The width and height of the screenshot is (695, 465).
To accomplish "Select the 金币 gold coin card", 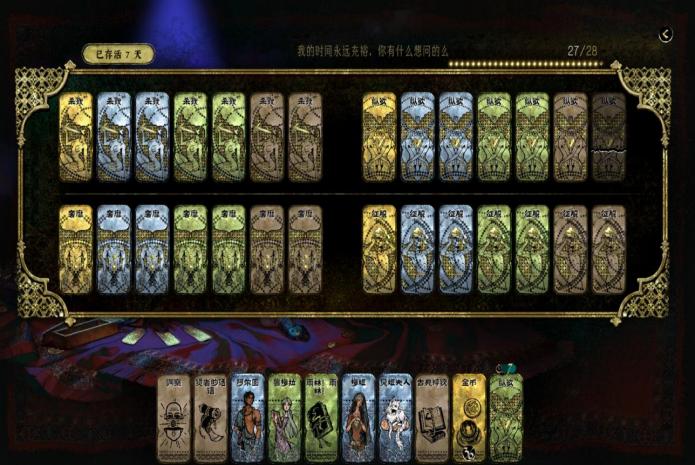I will 469,418.
